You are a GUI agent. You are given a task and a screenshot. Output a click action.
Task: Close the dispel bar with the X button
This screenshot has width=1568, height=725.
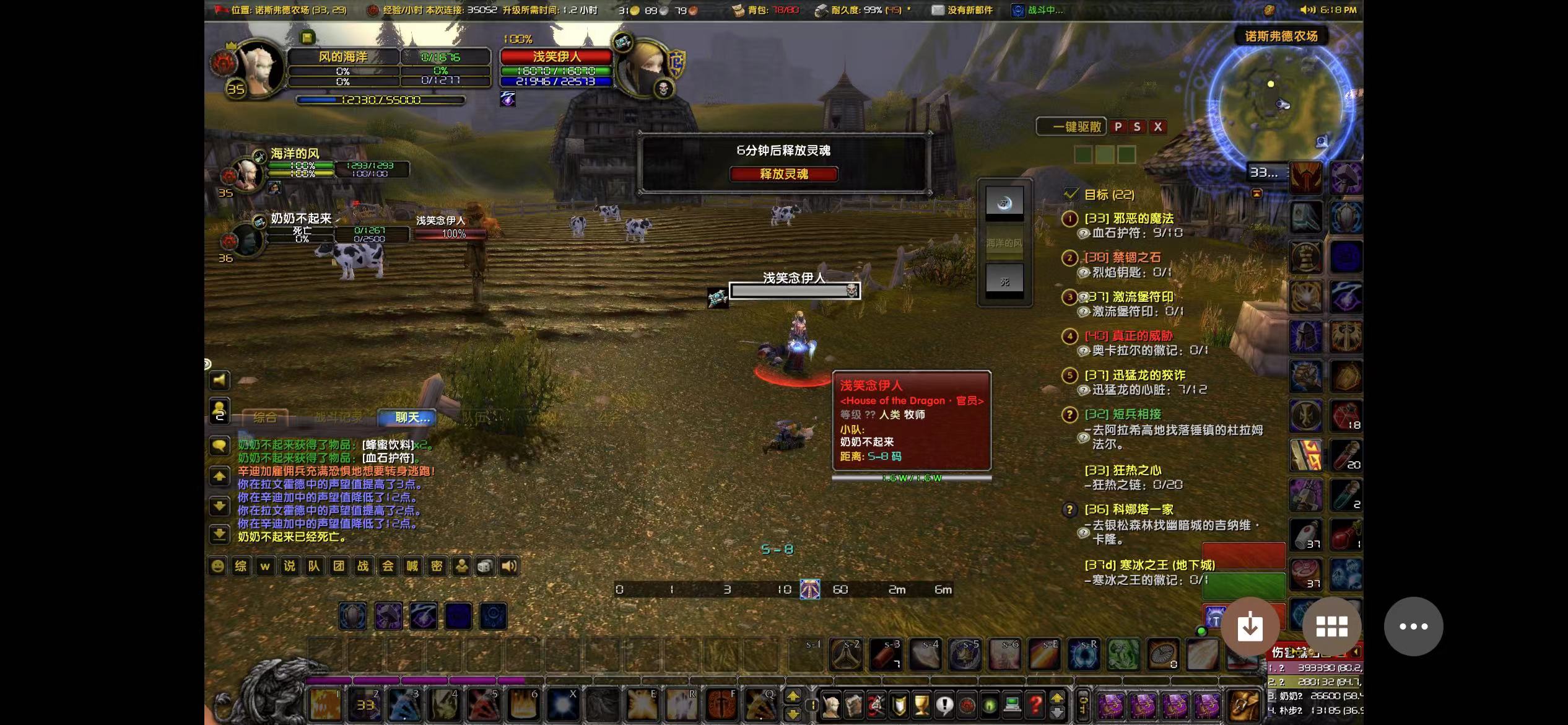(x=1157, y=127)
